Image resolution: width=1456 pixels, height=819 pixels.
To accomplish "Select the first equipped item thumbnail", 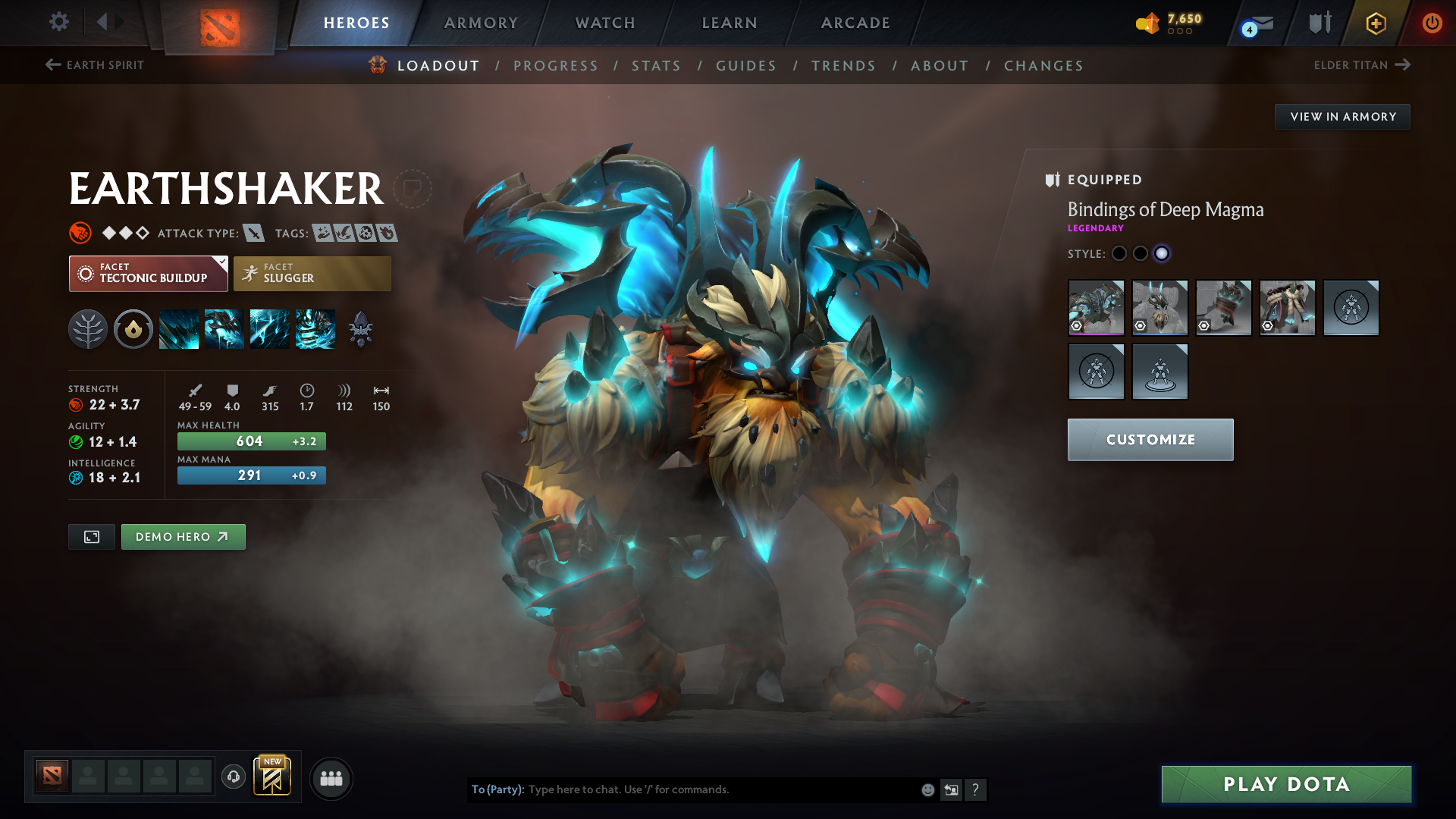I will pyautogui.click(x=1096, y=308).
